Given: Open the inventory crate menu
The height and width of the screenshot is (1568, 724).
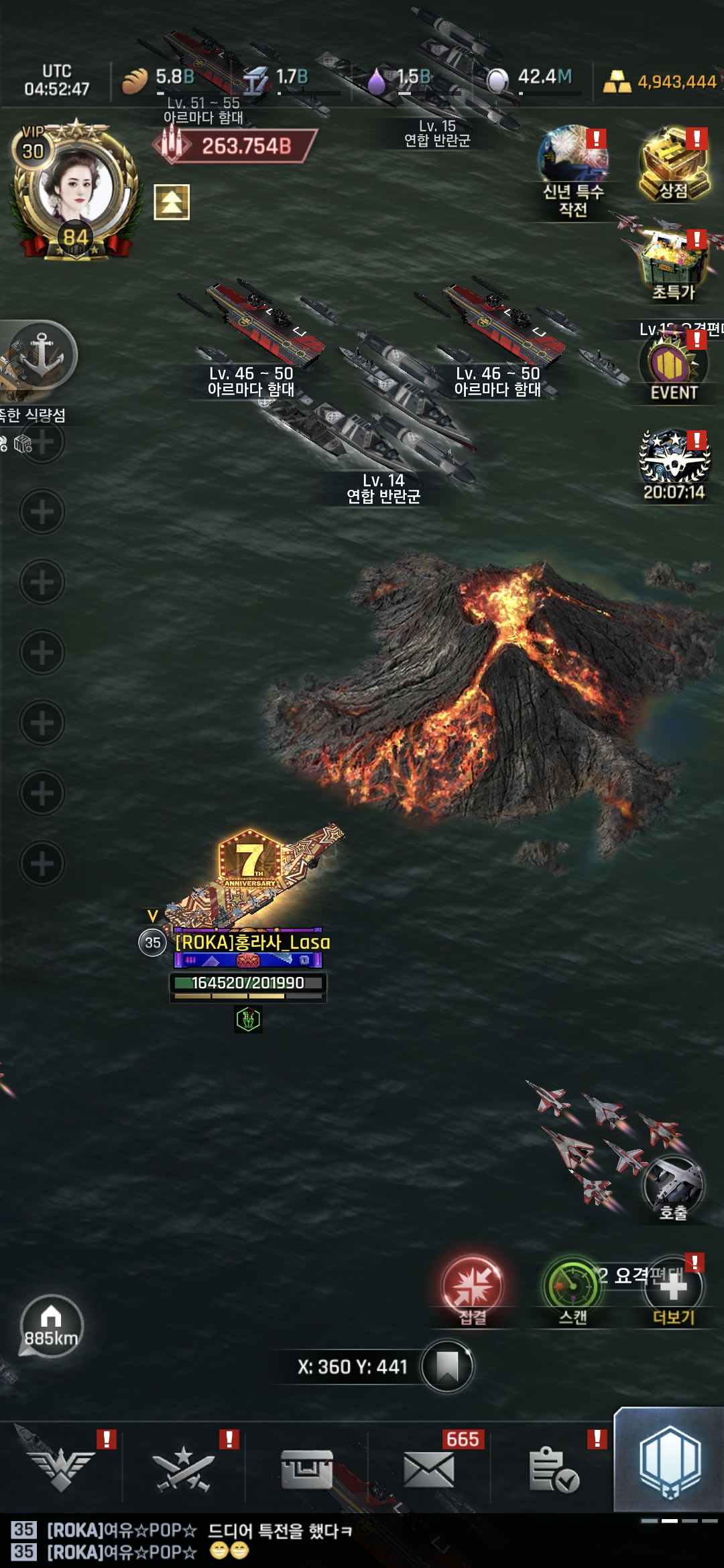Looking at the screenshot, I should click(x=306, y=1467).
